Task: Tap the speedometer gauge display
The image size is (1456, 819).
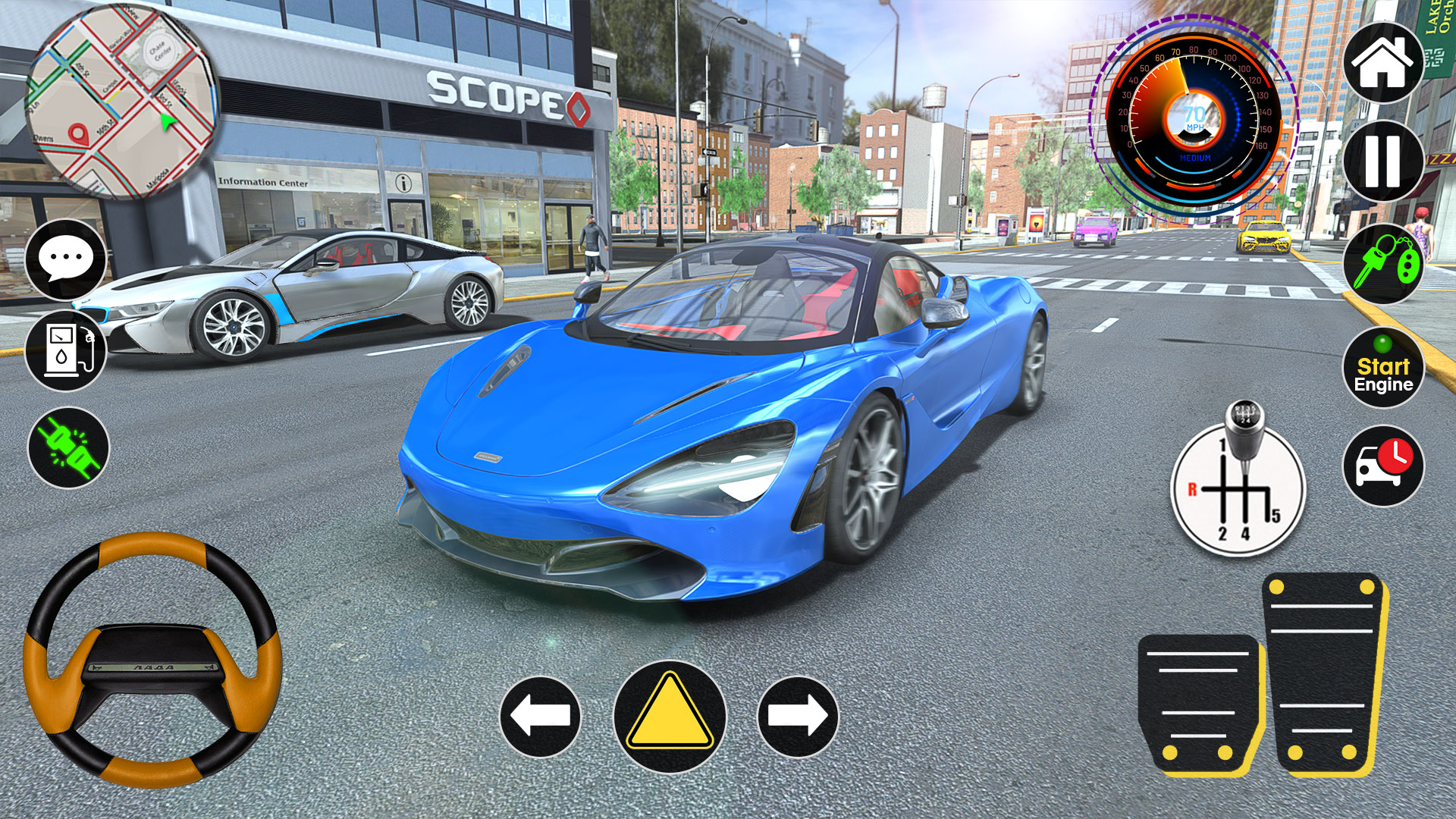Action: [x=1194, y=118]
